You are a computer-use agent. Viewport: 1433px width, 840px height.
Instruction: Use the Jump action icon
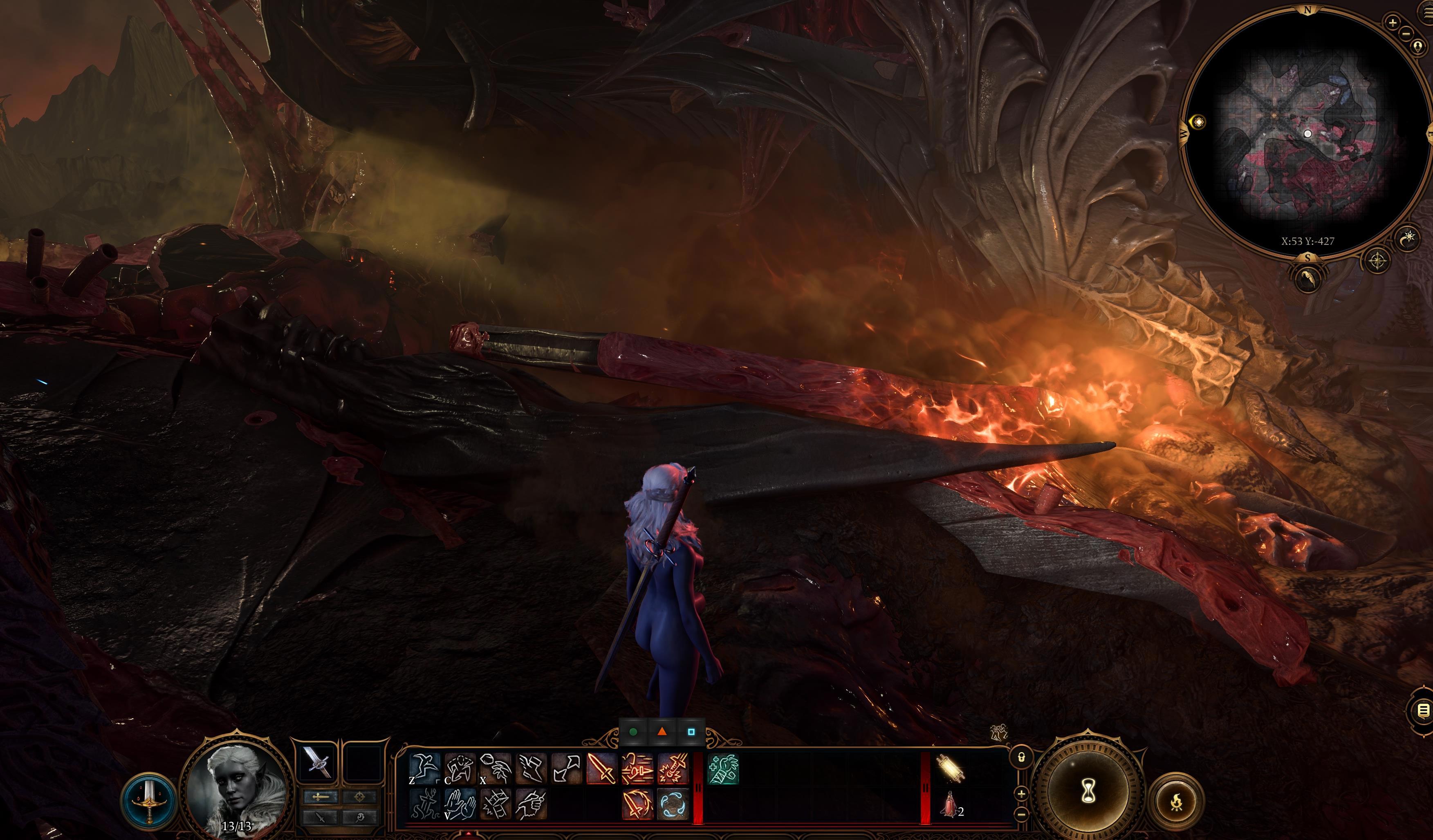(425, 768)
